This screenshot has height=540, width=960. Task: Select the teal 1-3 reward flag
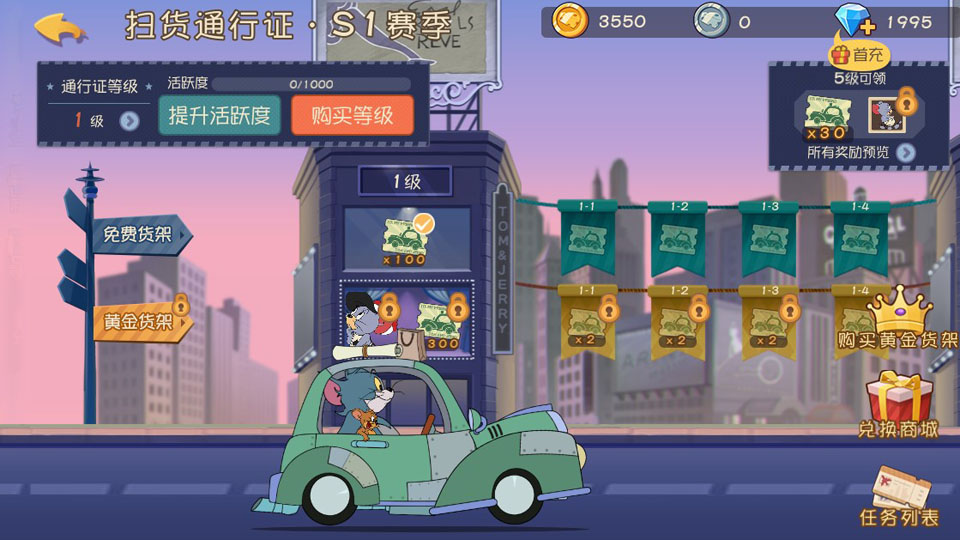[767, 237]
